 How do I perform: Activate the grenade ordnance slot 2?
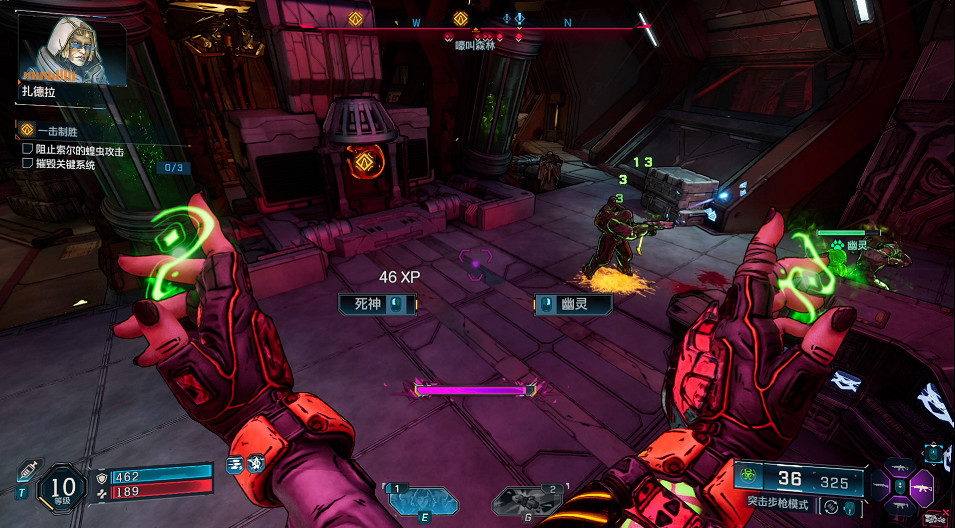(x=530, y=499)
